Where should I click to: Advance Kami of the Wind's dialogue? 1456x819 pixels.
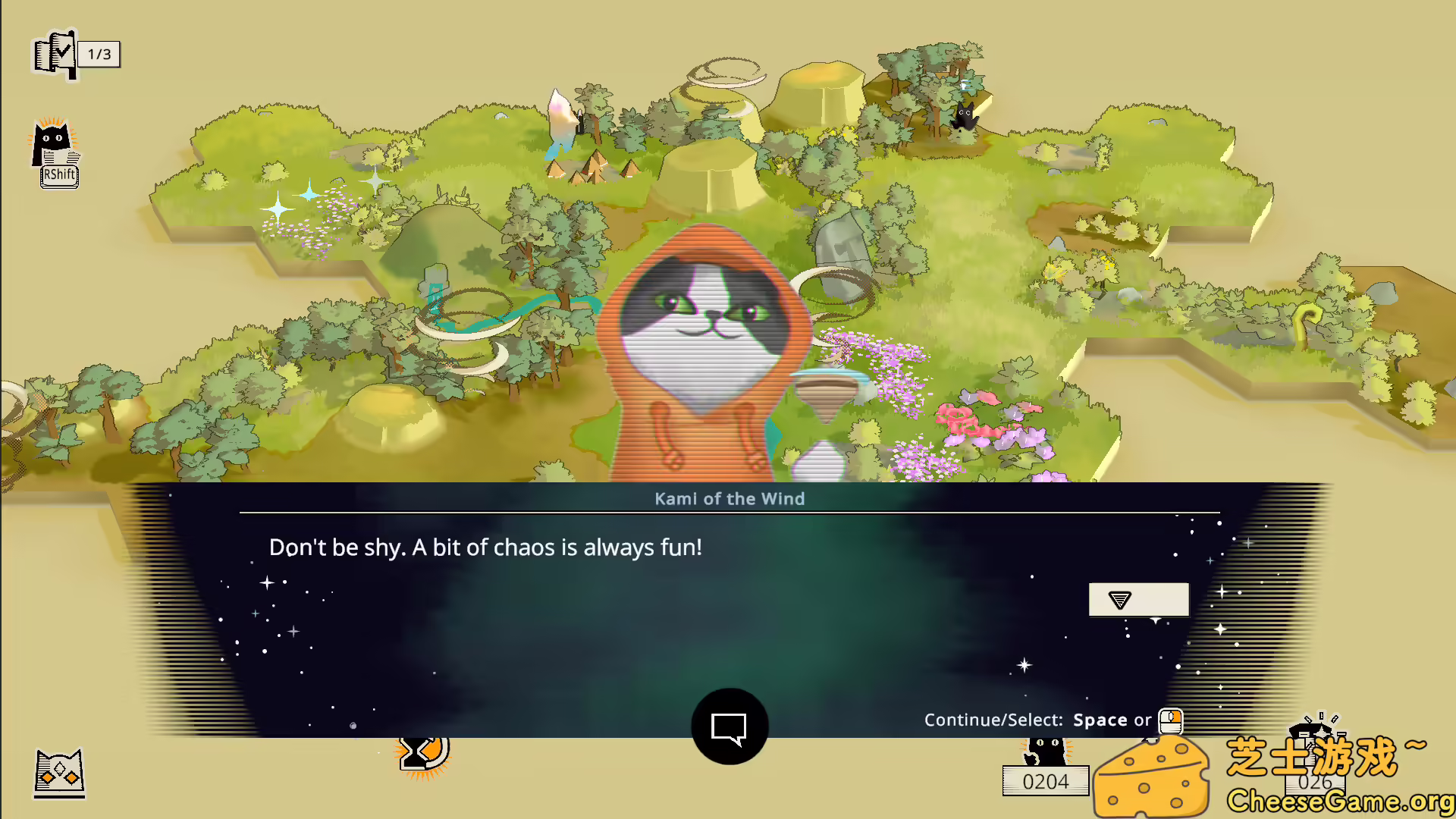pyautogui.click(x=728, y=546)
